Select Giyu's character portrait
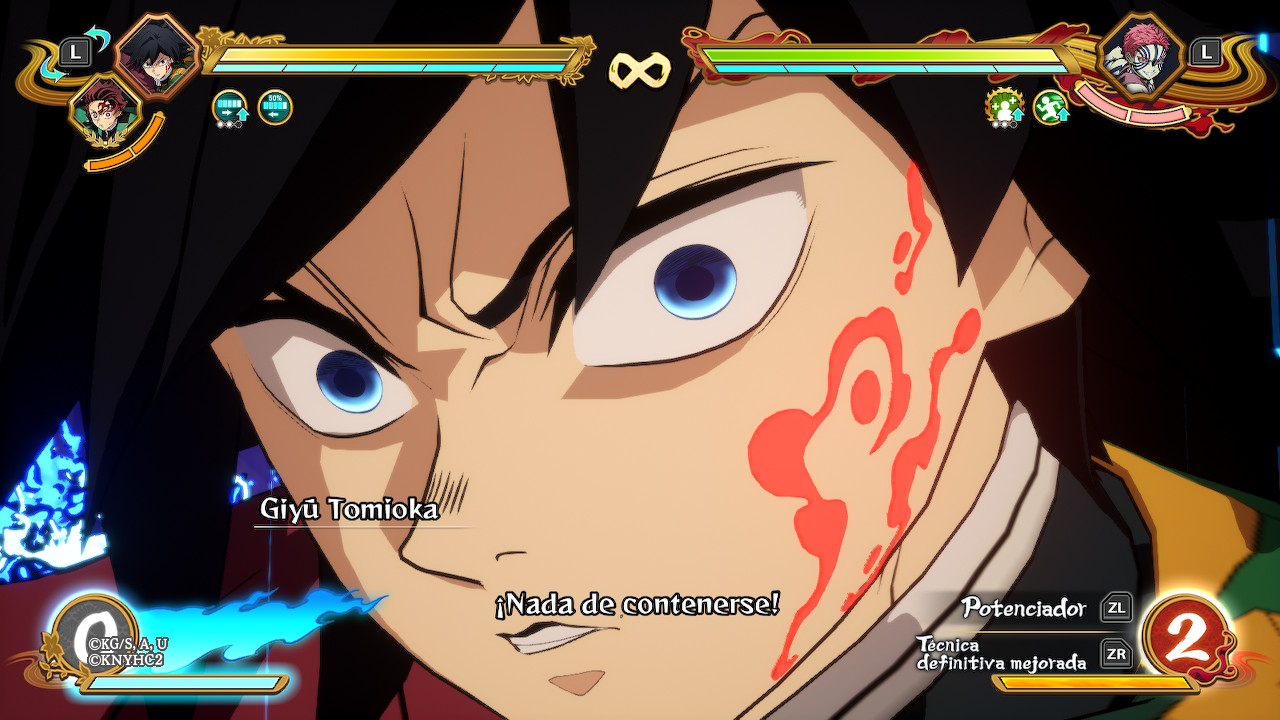Viewport: 1280px width, 720px height. [156, 54]
